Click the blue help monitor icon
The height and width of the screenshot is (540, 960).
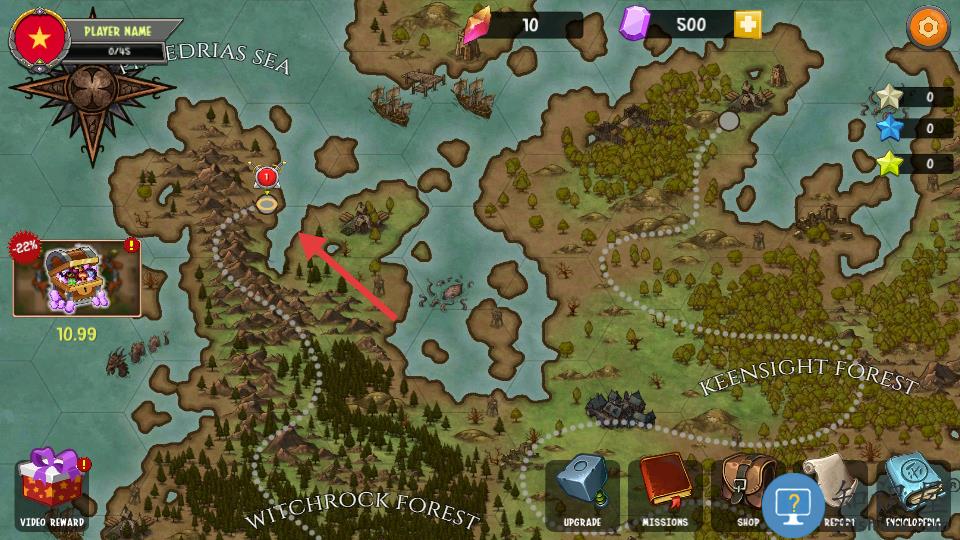(x=793, y=503)
